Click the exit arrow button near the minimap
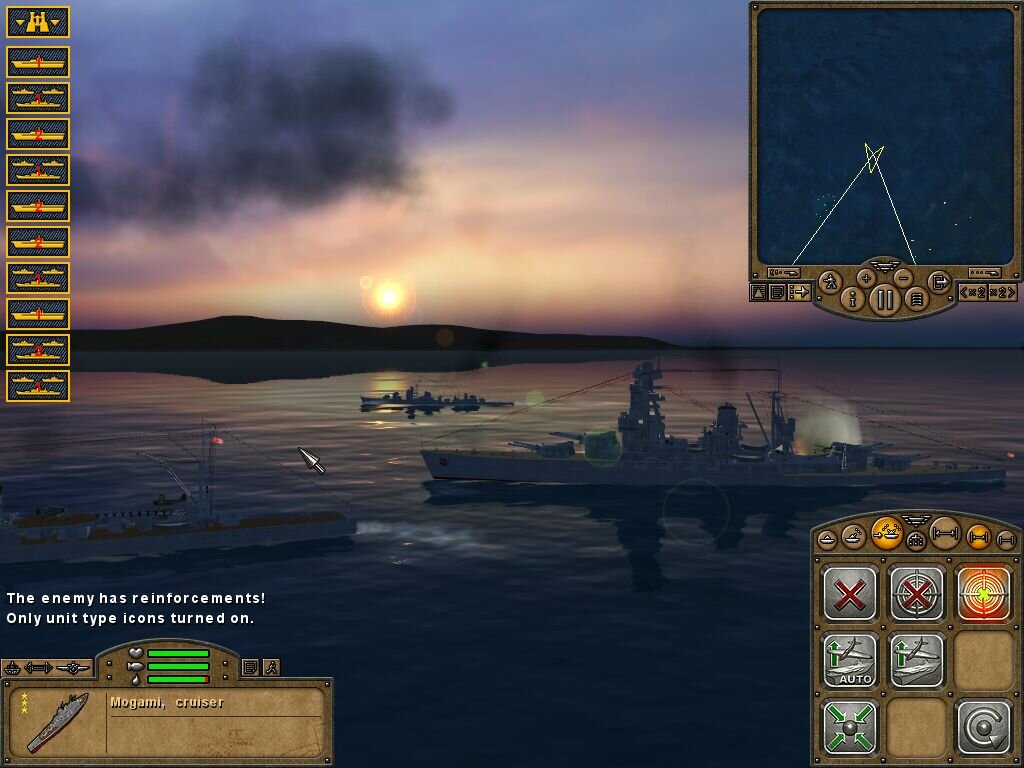 point(938,282)
